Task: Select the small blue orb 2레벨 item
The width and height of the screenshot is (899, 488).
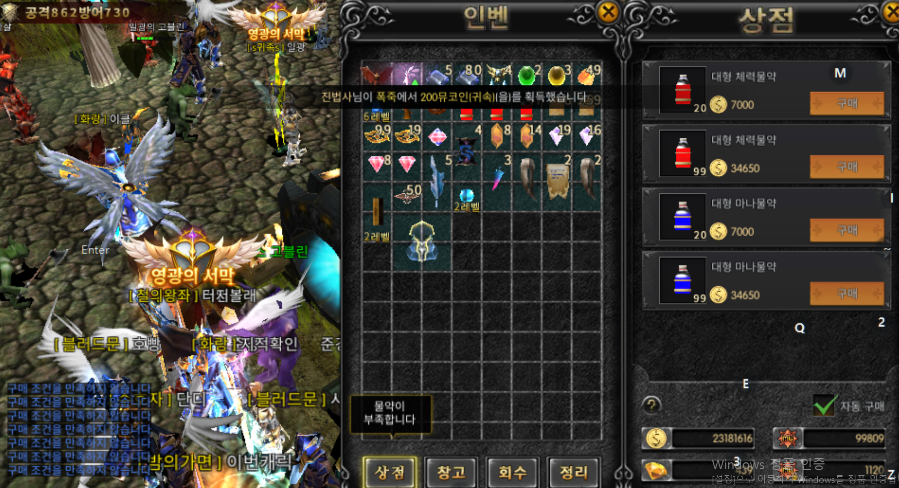Action: pyautogui.click(x=466, y=195)
